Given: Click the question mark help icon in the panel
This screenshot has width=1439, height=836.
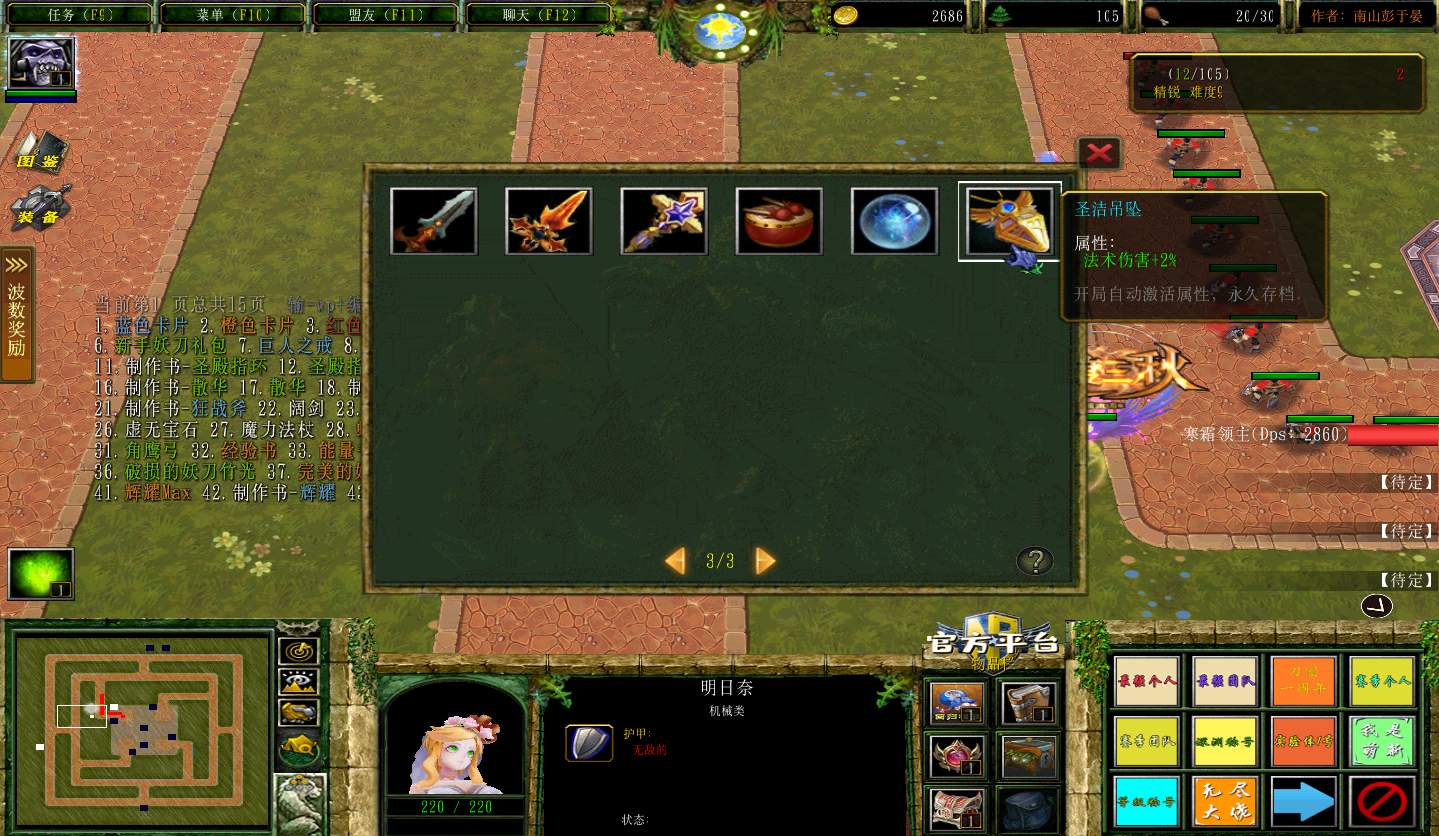Looking at the screenshot, I should pyautogui.click(x=1034, y=561).
